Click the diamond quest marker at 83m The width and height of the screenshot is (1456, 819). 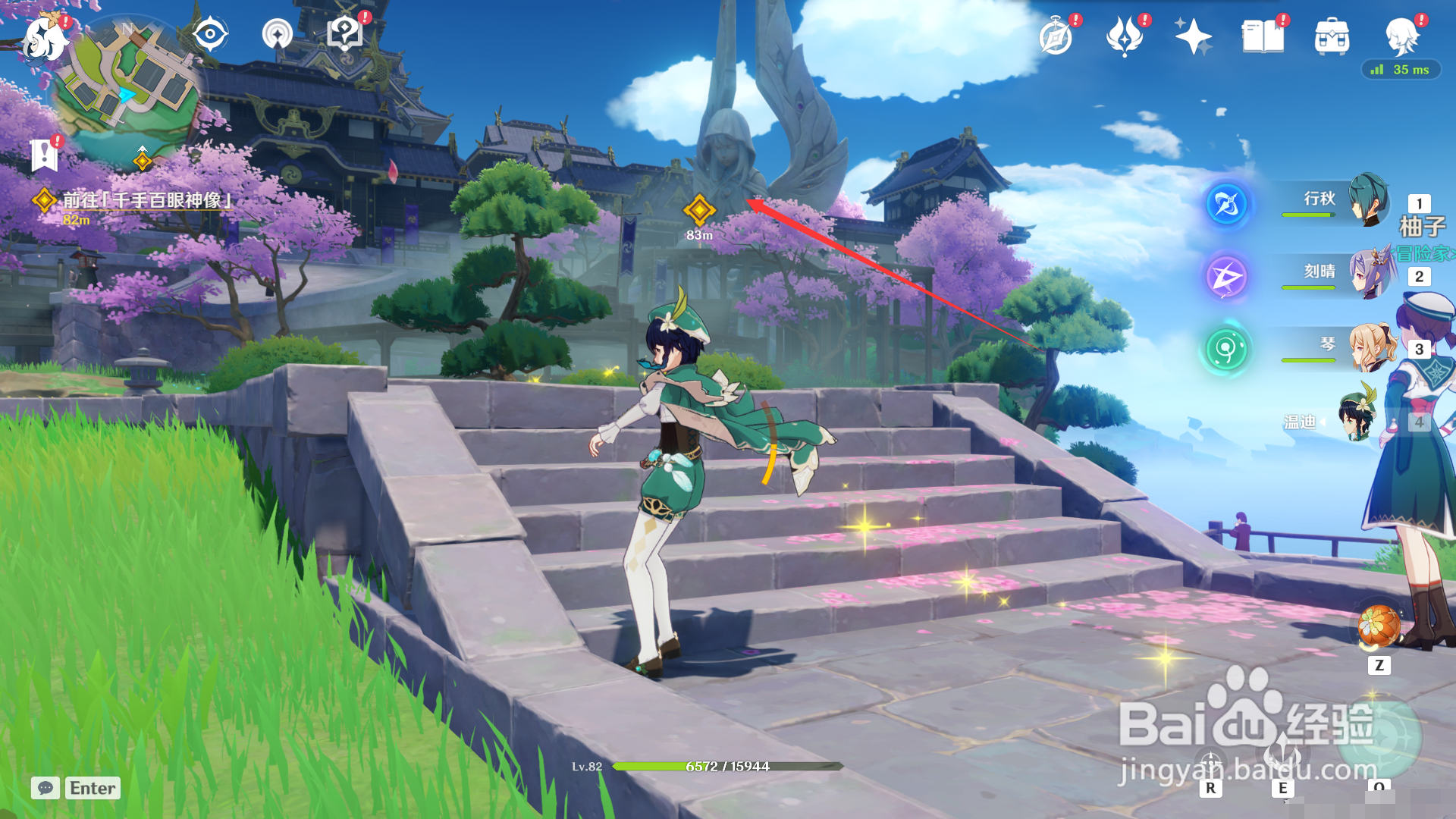699,210
